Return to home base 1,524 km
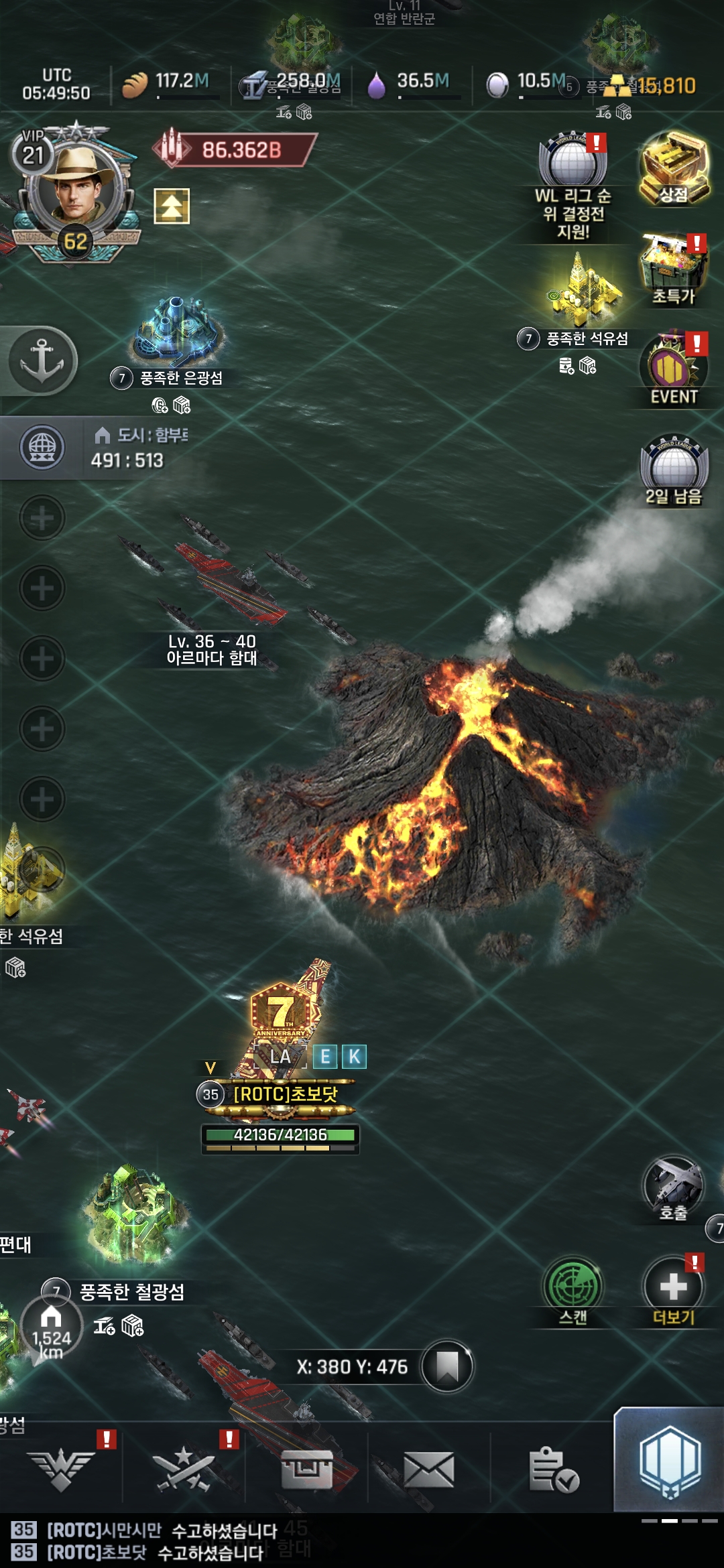The width and height of the screenshot is (724, 1568). tap(51, 1327)
